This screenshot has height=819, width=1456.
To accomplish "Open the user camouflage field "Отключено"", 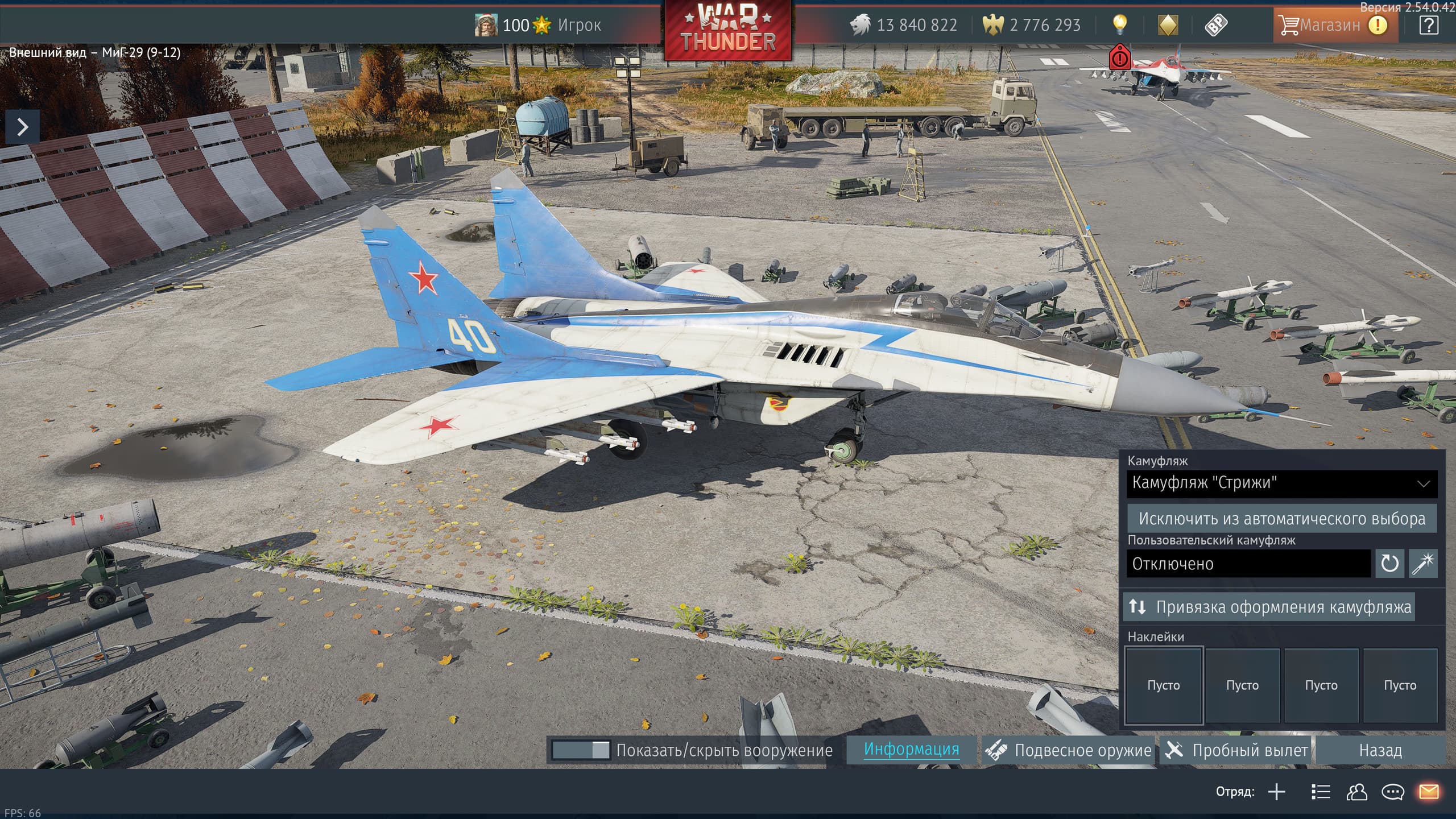I will click(x=1248, y=564).
